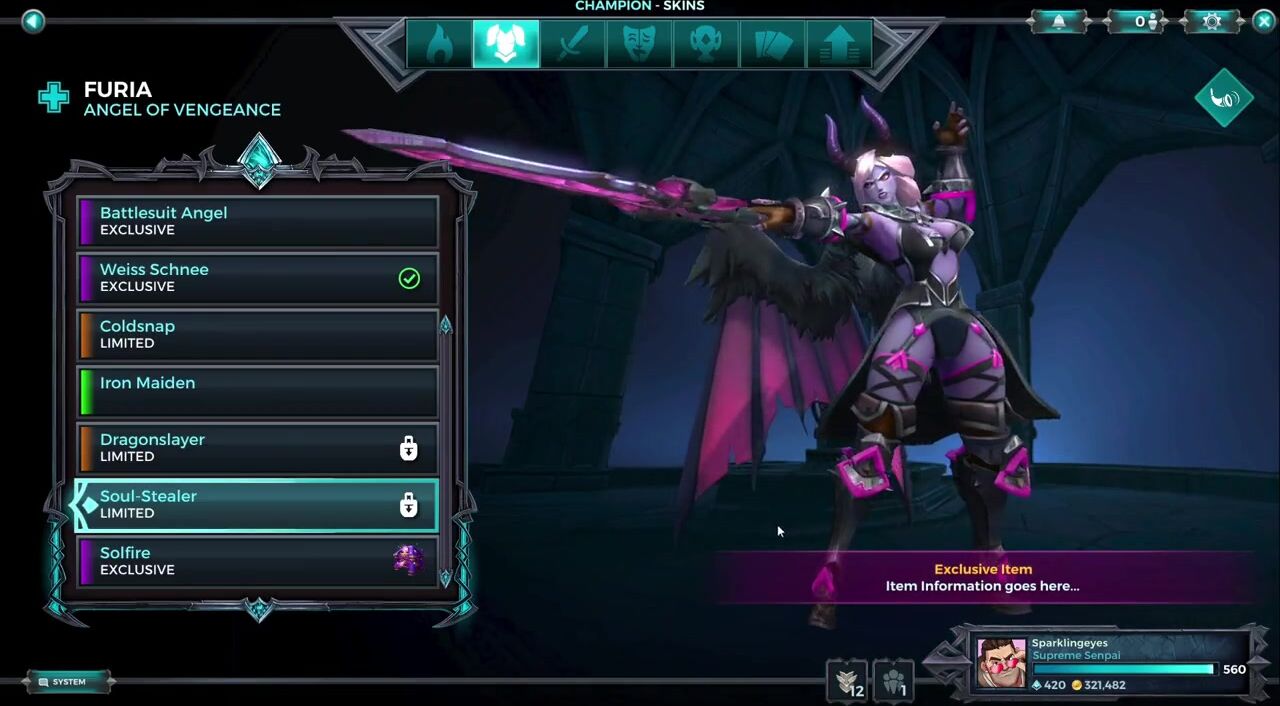
Task: Open the gear settings menu
Action: [1212, 21]
